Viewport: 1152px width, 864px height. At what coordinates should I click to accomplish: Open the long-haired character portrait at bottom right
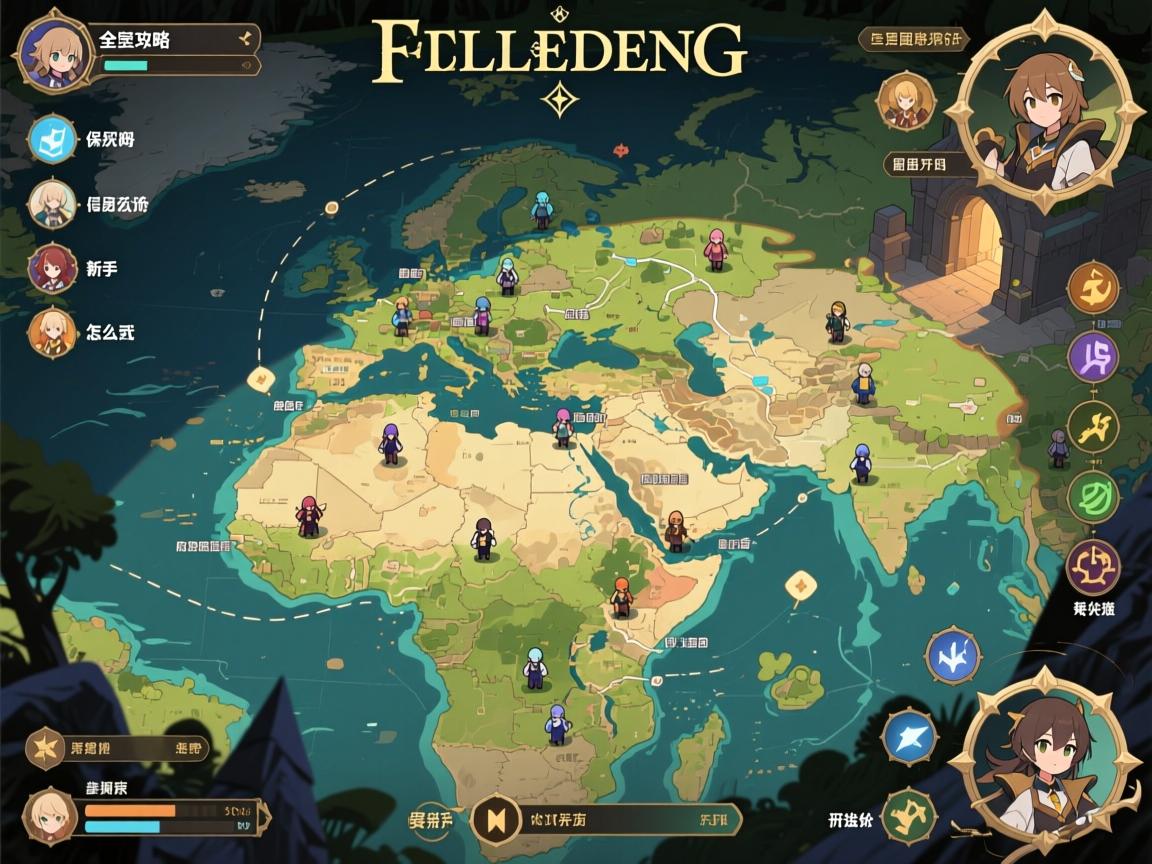point(1044,765)
